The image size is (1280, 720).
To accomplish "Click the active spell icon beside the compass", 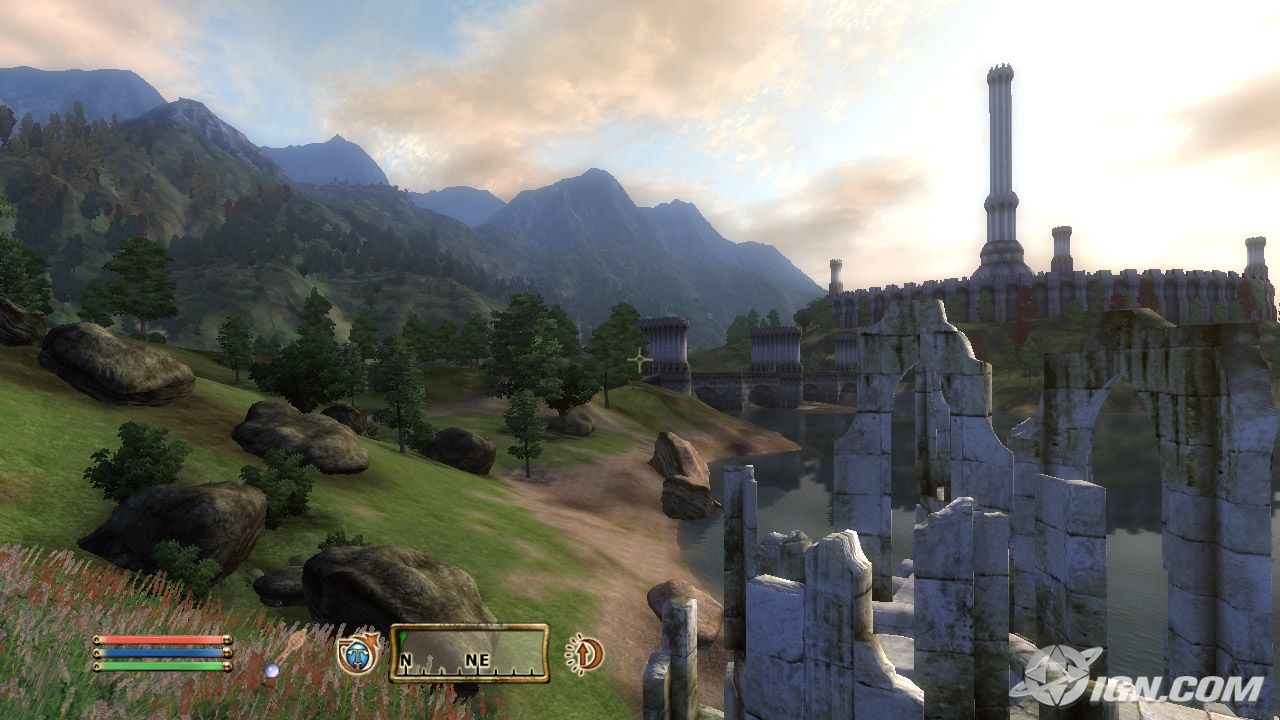I will tap(358, 654).
